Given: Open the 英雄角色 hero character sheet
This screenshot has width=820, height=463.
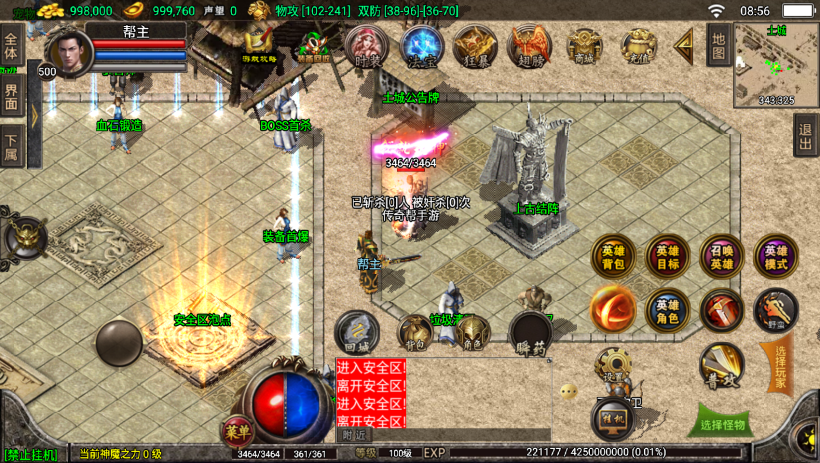Looking at the screenshot, I should tap(667, 311).
